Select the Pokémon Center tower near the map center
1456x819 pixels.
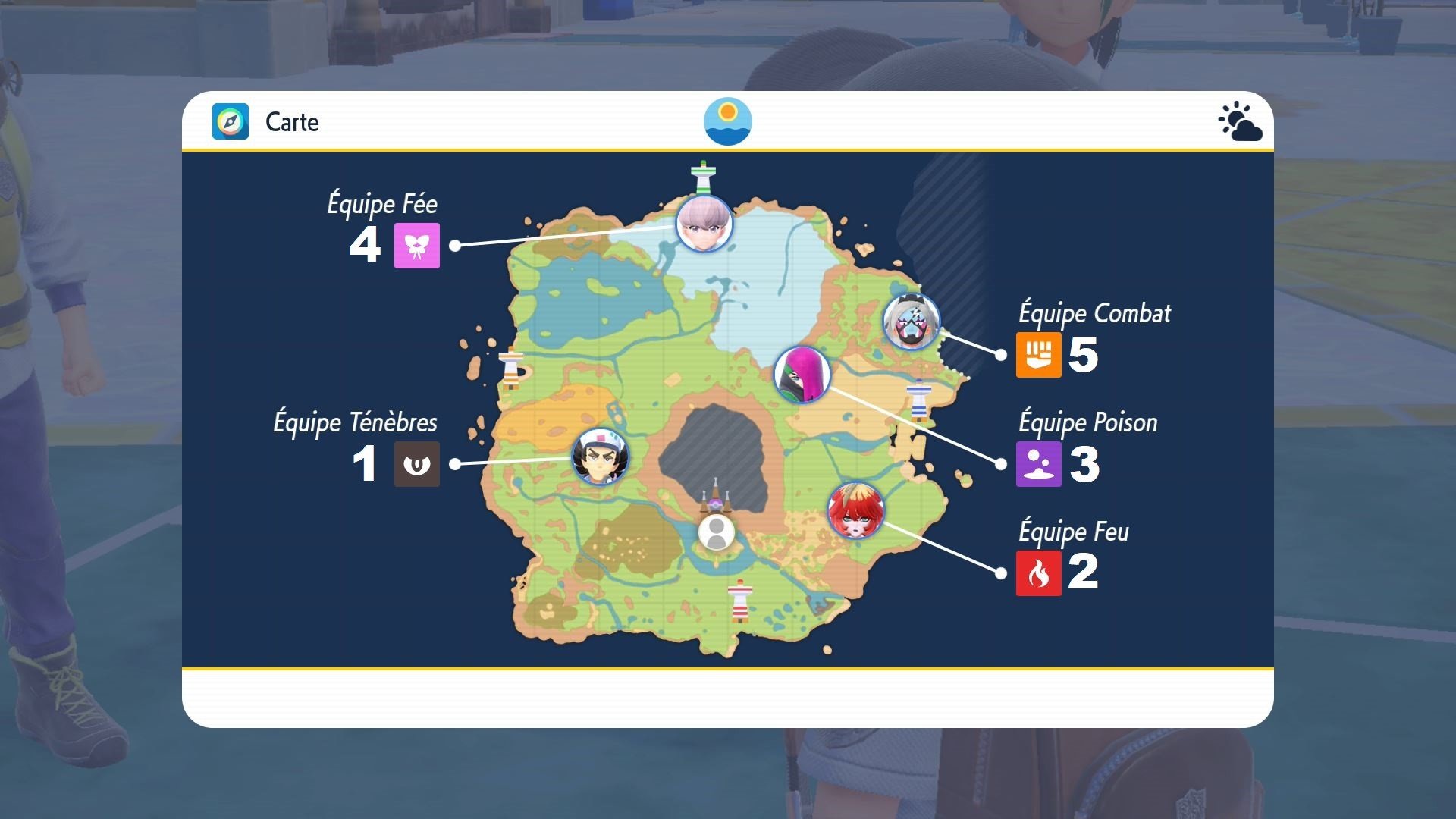[717, 493]
